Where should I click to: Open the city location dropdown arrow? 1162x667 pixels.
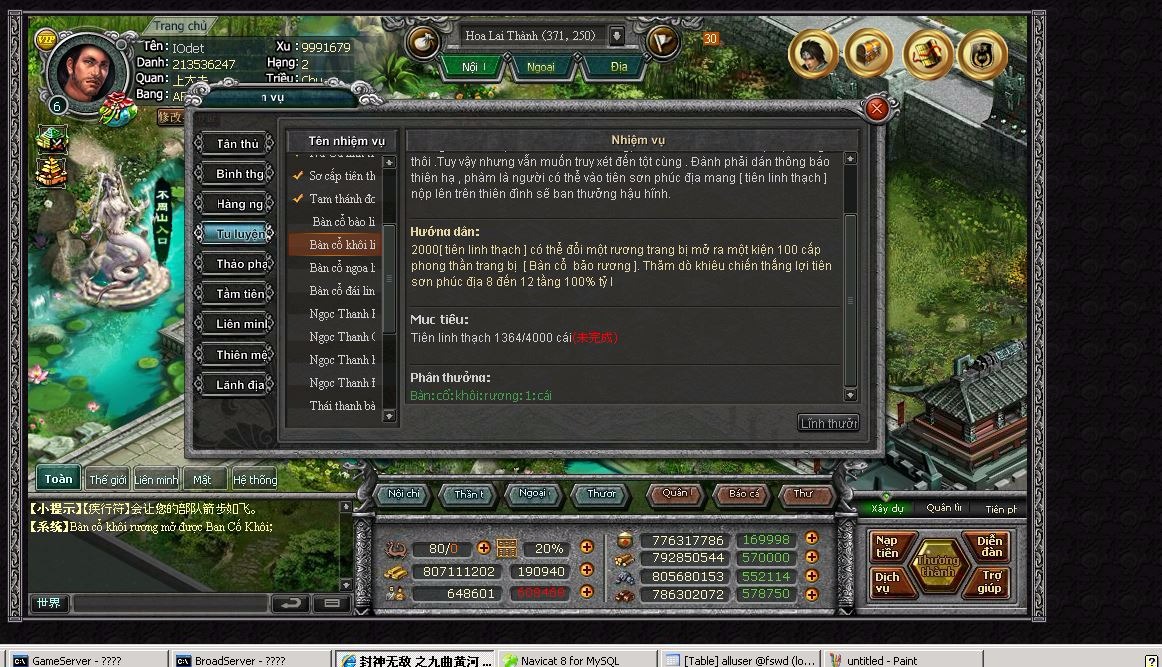(617, 36)
